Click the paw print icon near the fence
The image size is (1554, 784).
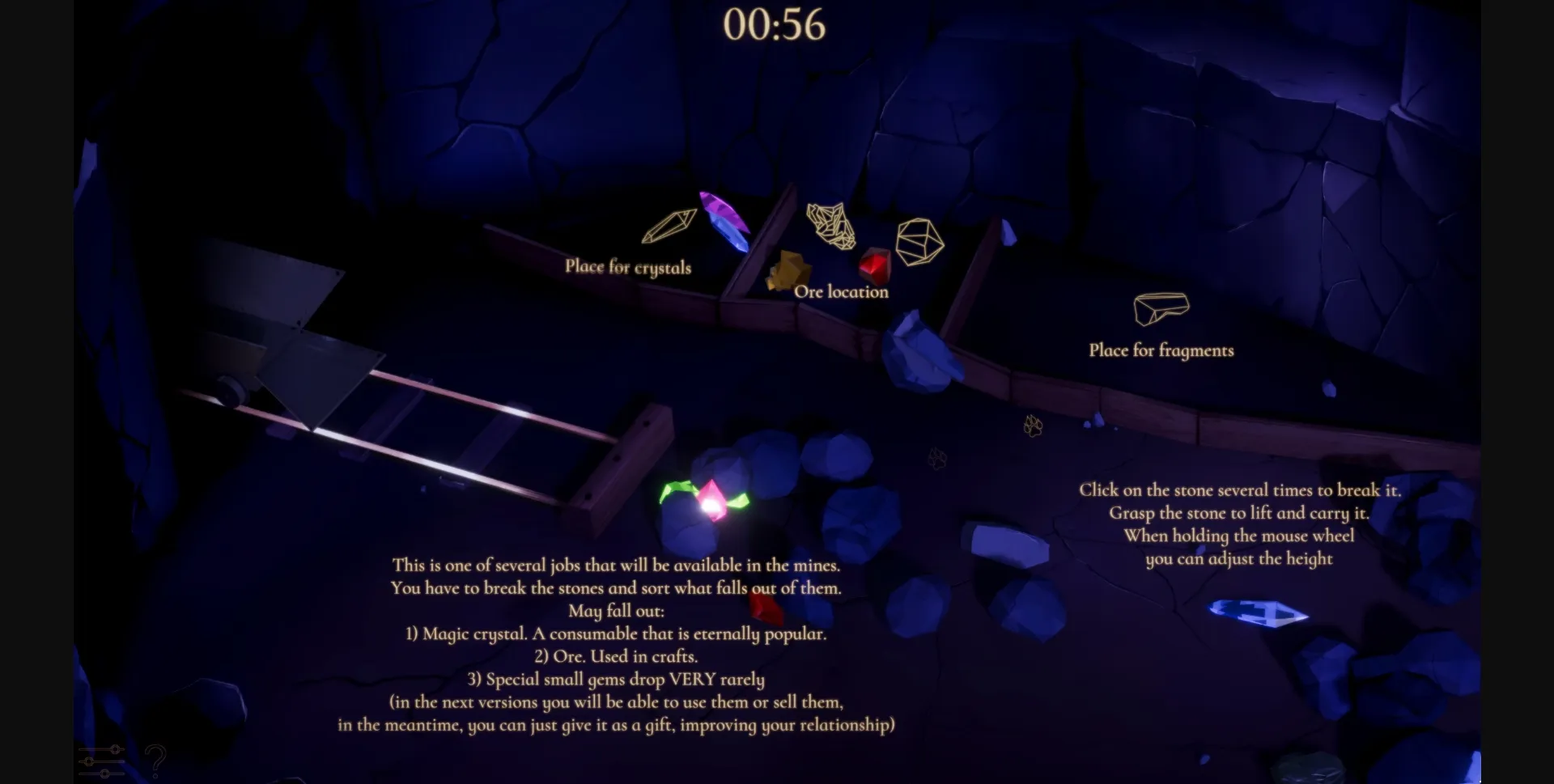pyautogui.click(x=1034, y=426)
